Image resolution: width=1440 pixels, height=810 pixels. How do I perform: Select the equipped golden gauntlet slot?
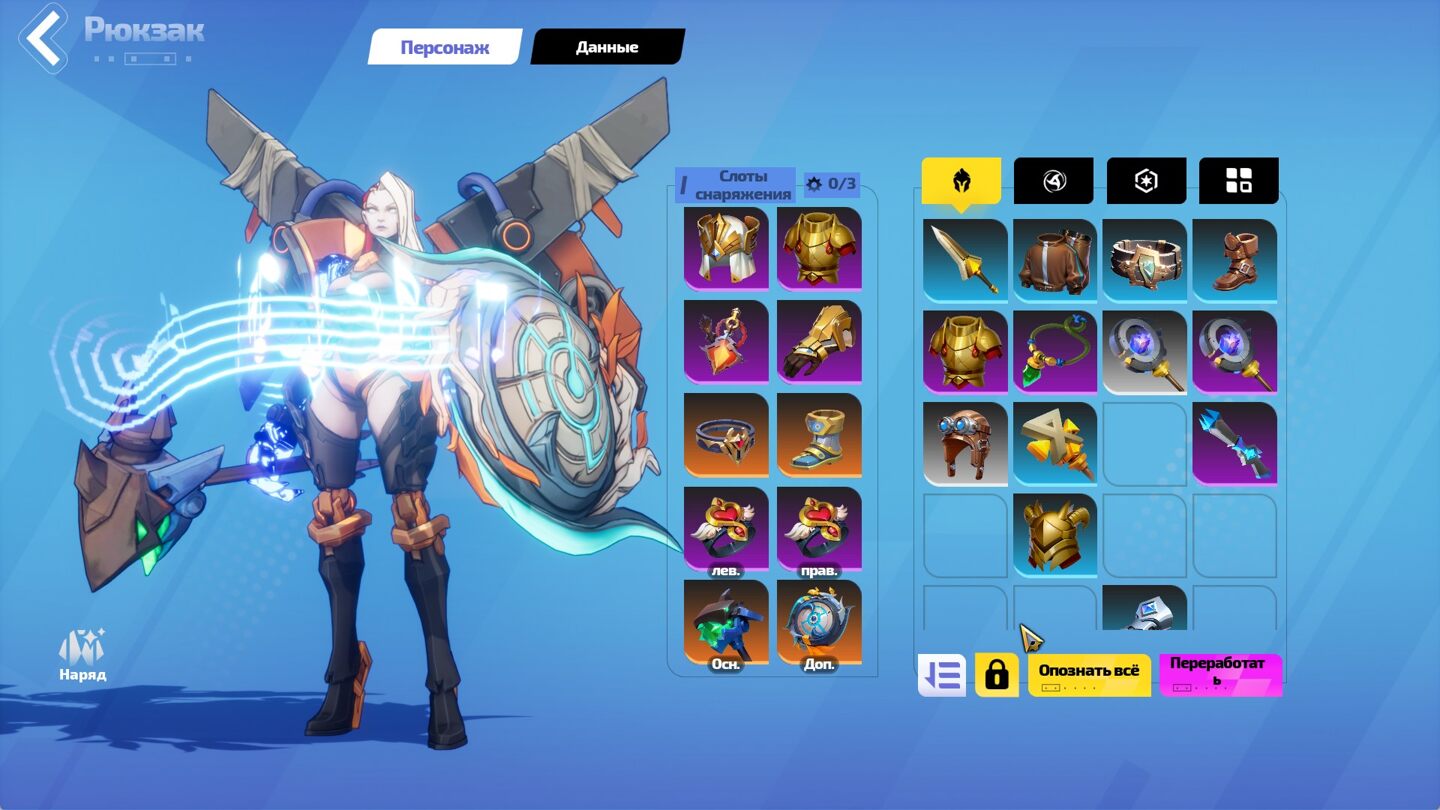pos(819,341)
